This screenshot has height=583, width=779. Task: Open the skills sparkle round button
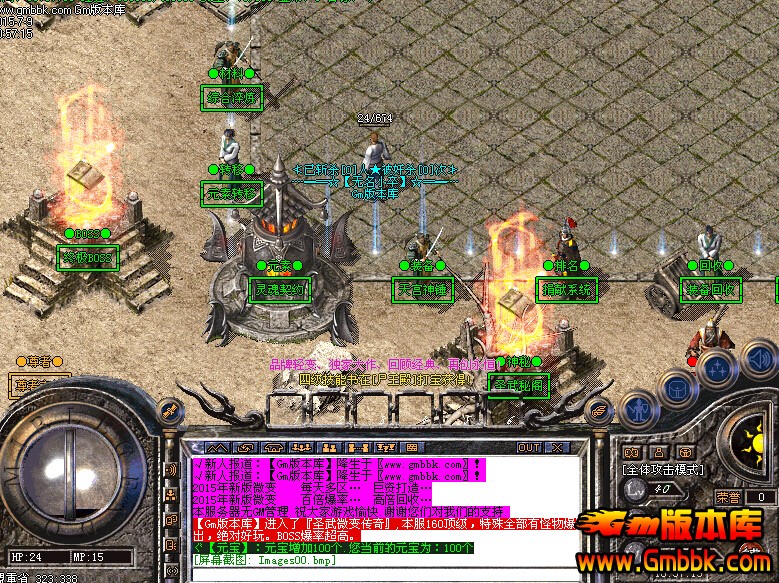coord(718,368)
